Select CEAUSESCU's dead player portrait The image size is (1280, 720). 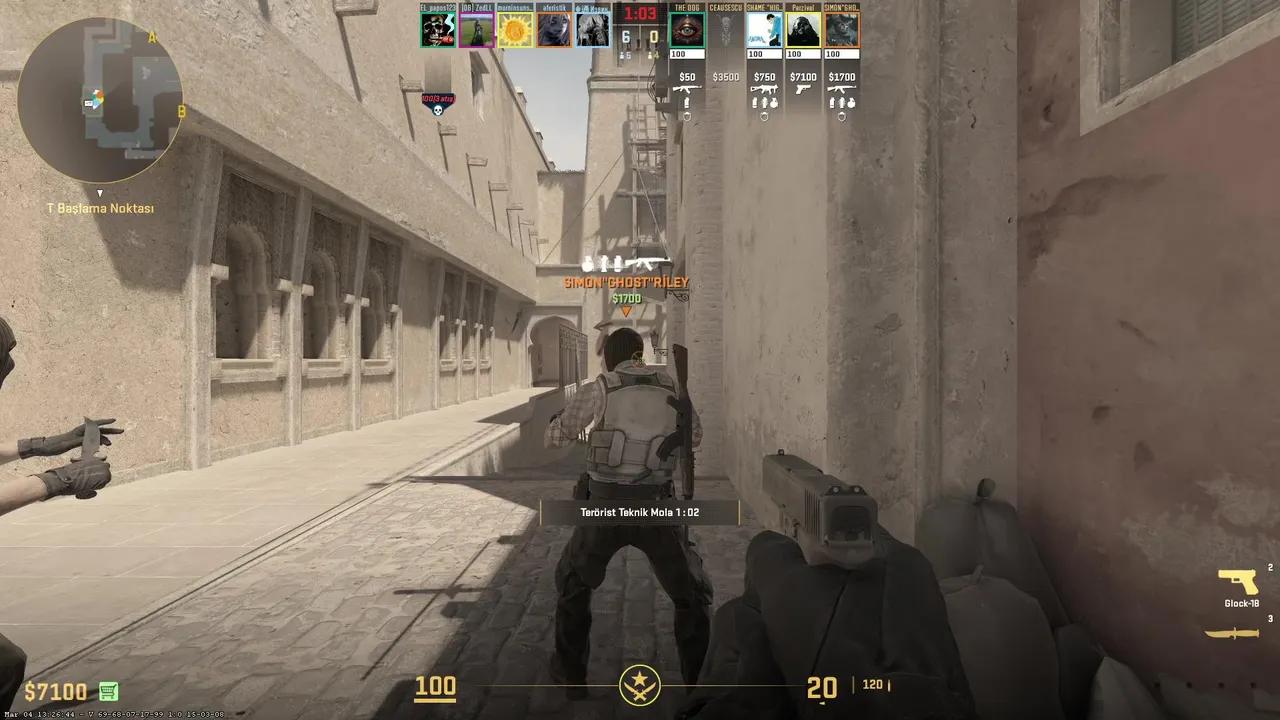[x=725, y=30]
